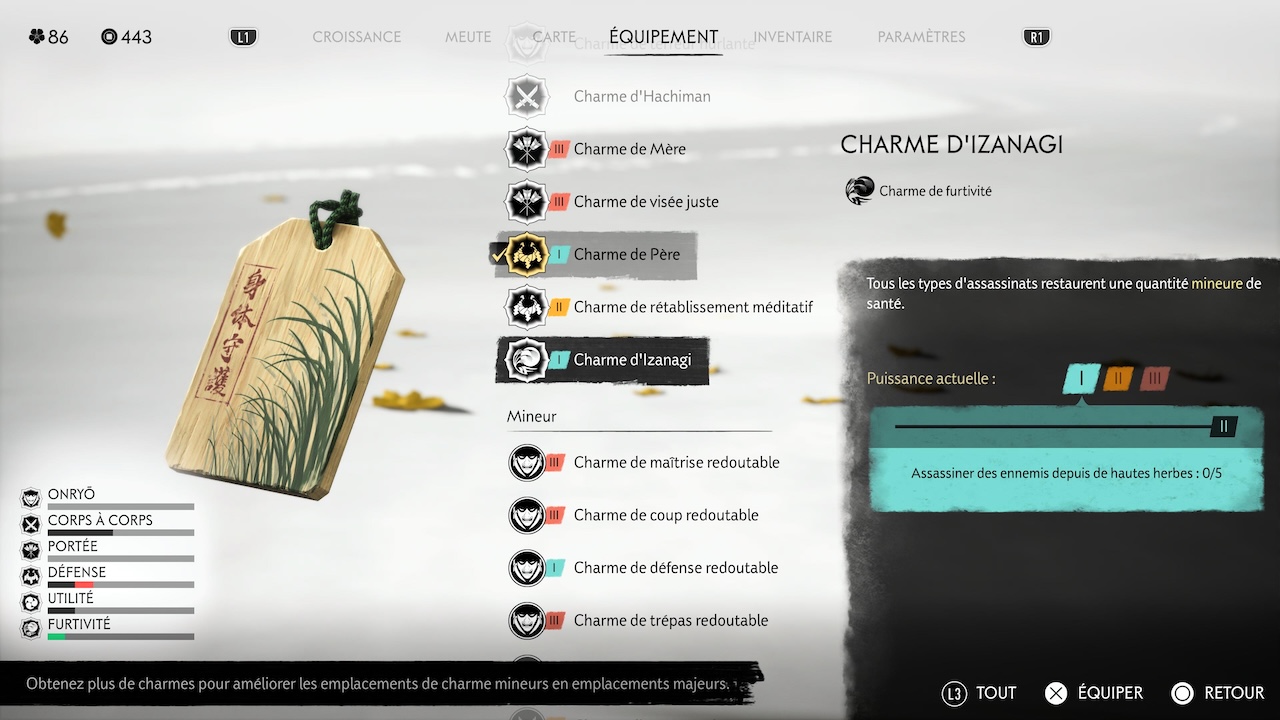1280x720 pixels.
Task: Show power level I of the charm
Action: [1081, 379]
